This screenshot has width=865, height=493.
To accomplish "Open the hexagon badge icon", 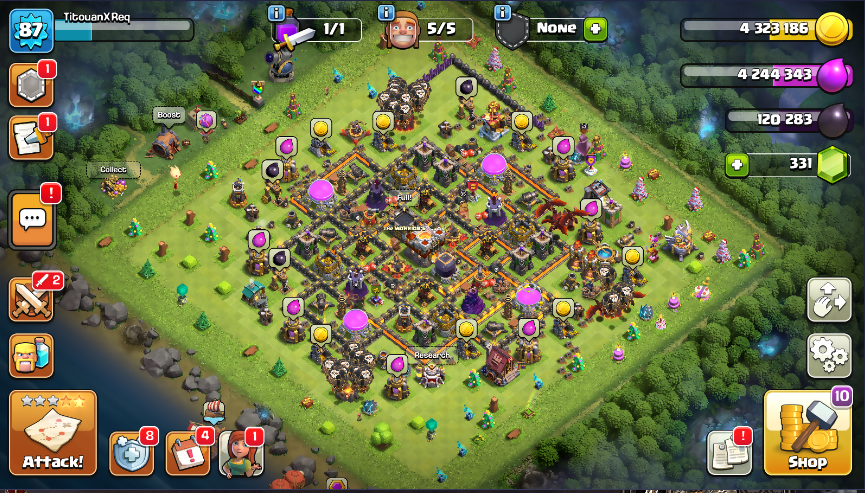I will pyautogui.click(x=30, y=87).
